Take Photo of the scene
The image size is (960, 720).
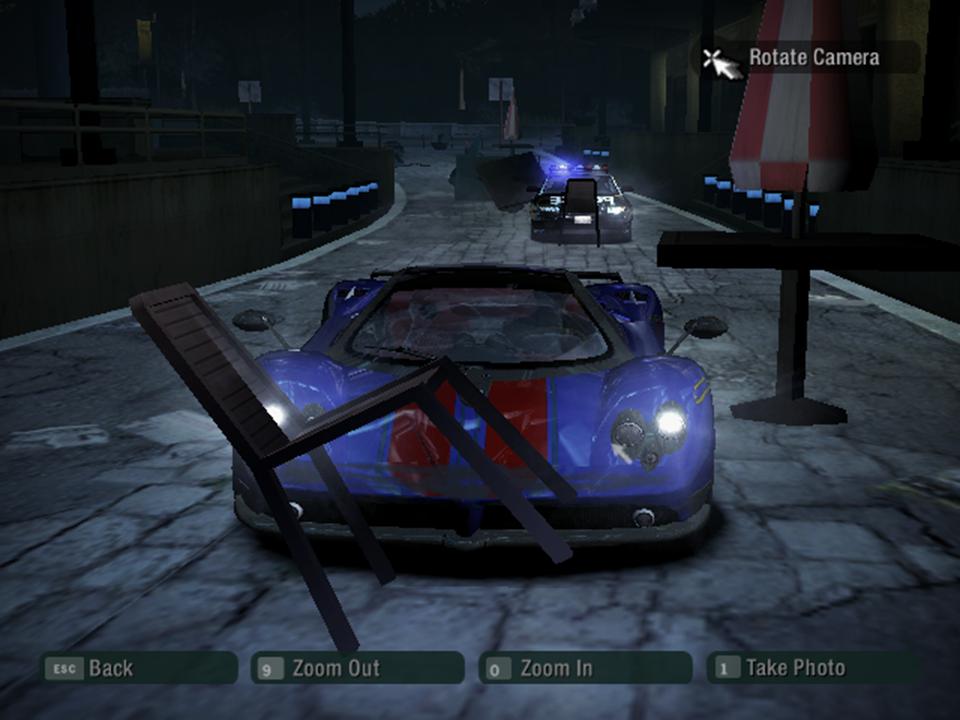[811, 668]
